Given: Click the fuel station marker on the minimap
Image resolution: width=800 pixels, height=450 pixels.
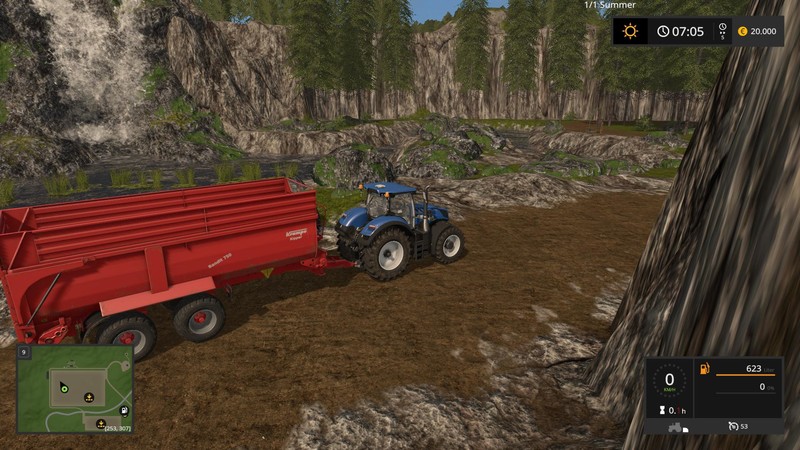Looking at the screenshot, I should (123, 410).
